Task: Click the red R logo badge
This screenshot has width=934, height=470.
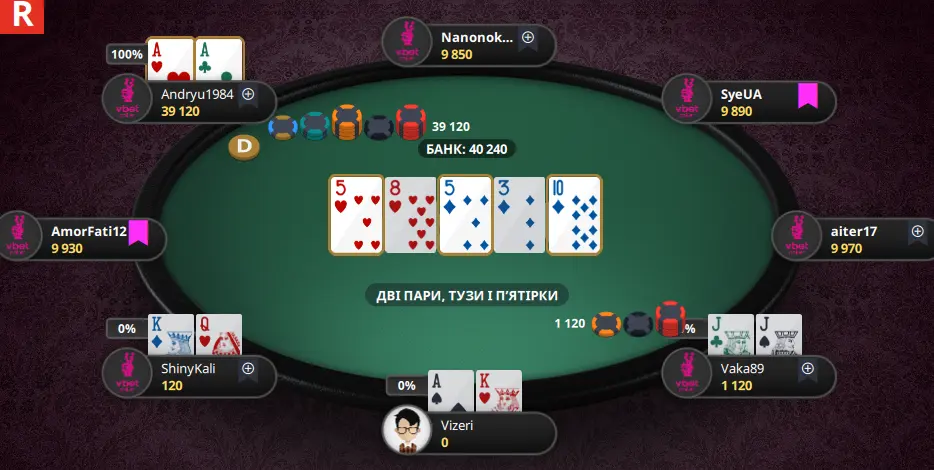Action: click(x=21, y=16)
